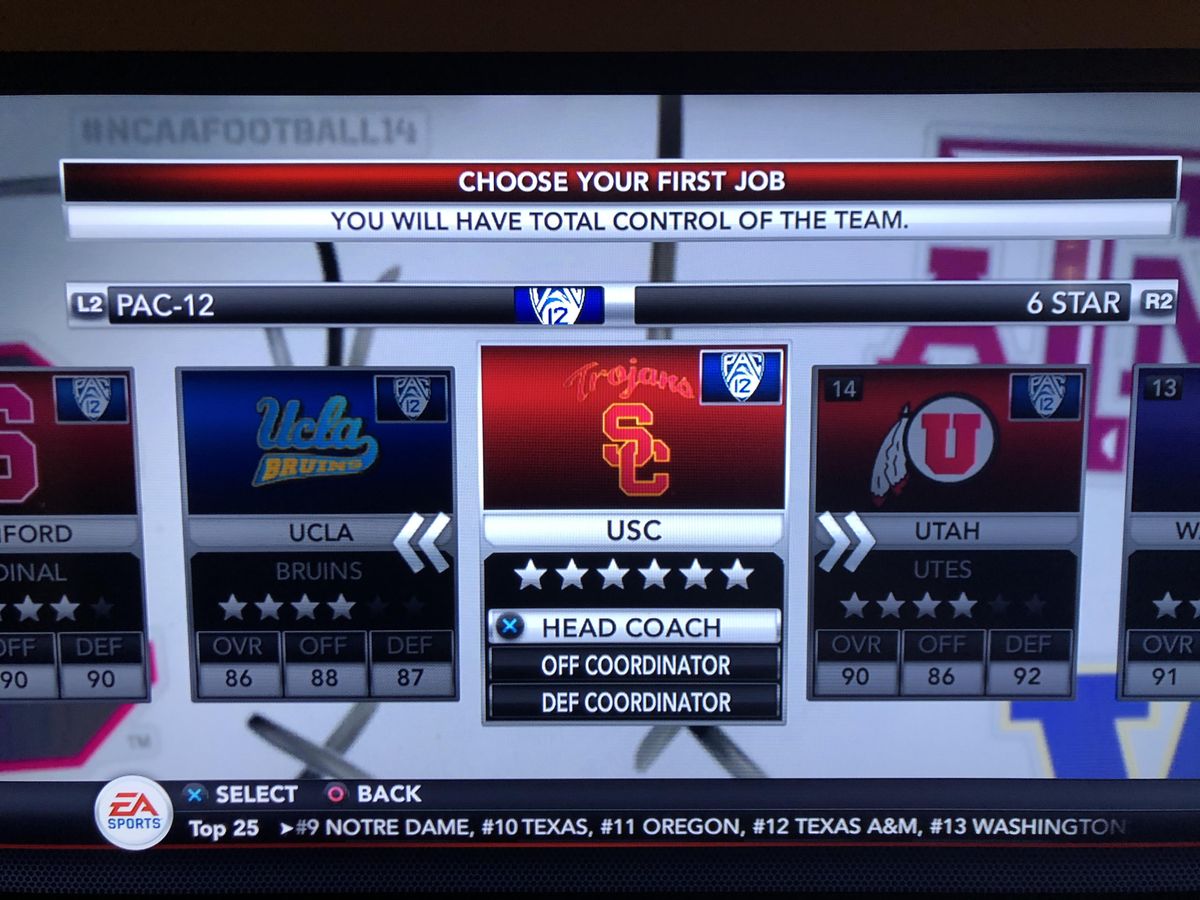Viewport: 1200px width, 900px height.
Task: Pick the Def Coordinator position
Action: pyautogui.click(x=634, y=702)
